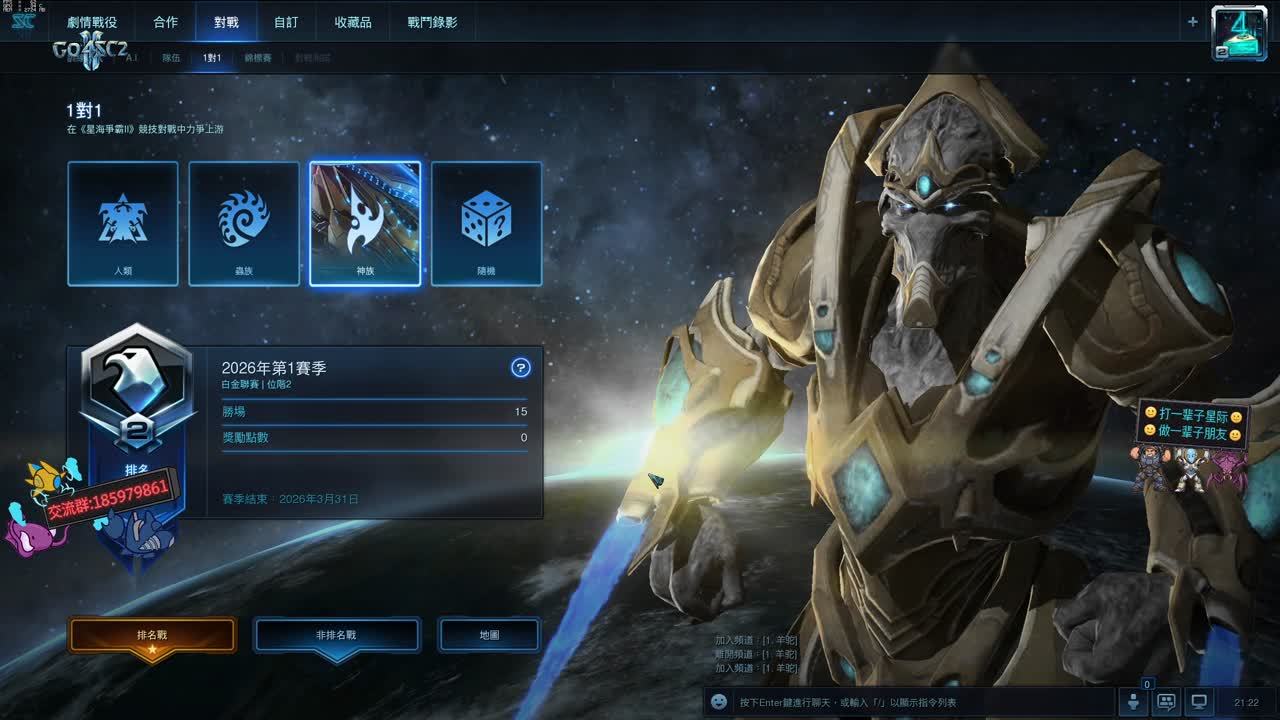Switch to the 隊伍 team sub-tab
The width and height of the screenshot is (1280, 720).
pos(171,58)
